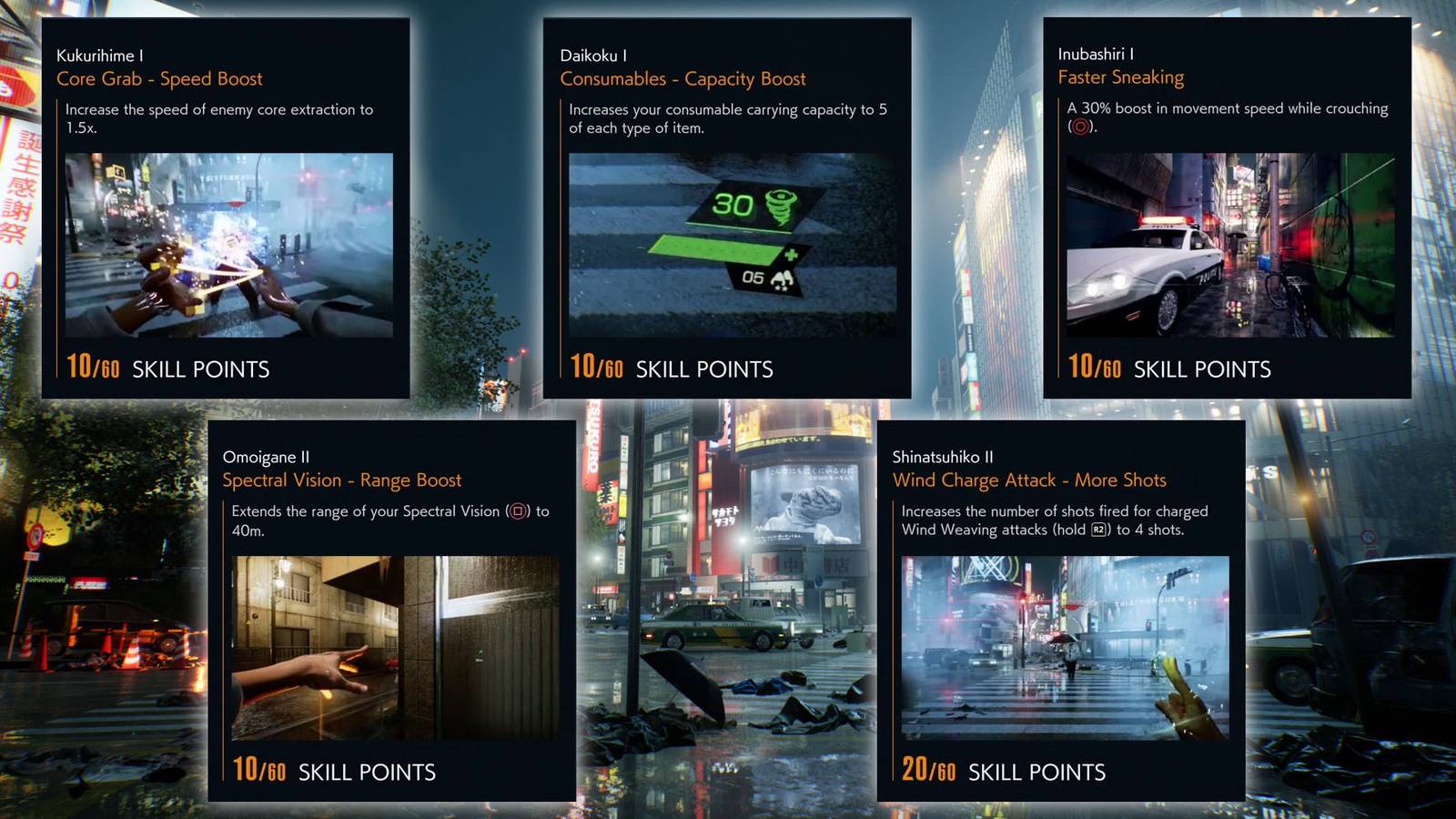Open the Wind Charge Attack - More Shots entry

(1033, 480)
